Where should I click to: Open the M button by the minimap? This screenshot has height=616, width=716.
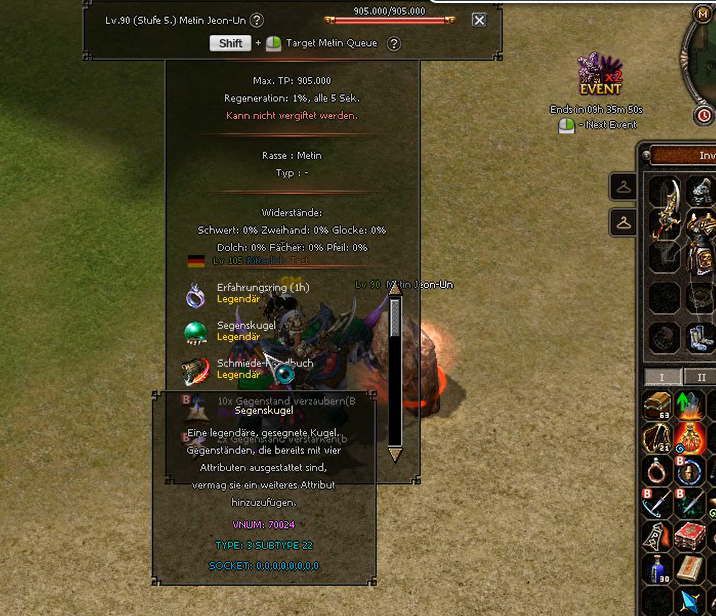point(703,13)
